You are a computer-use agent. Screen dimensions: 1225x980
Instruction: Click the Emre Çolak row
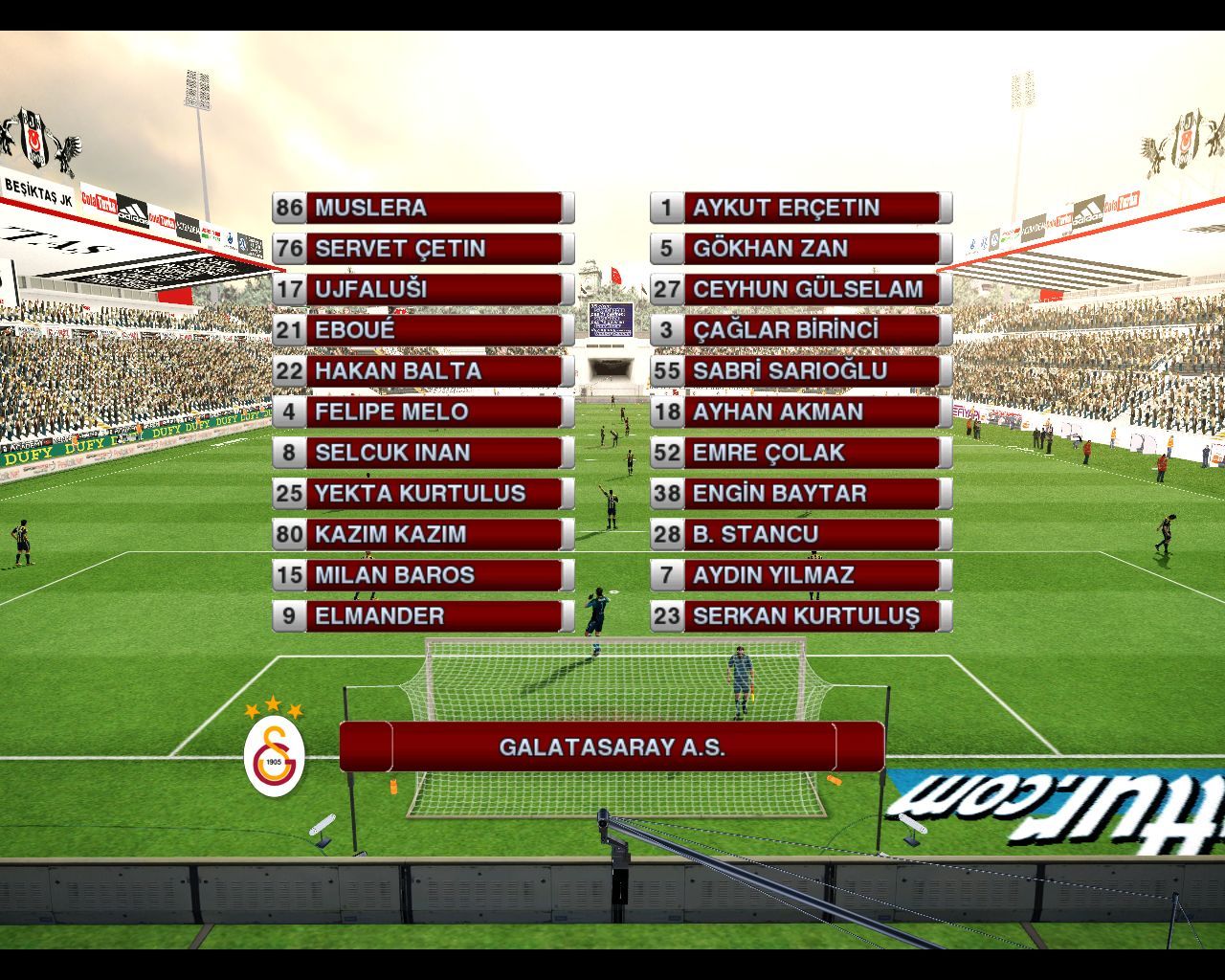[801, 453]
